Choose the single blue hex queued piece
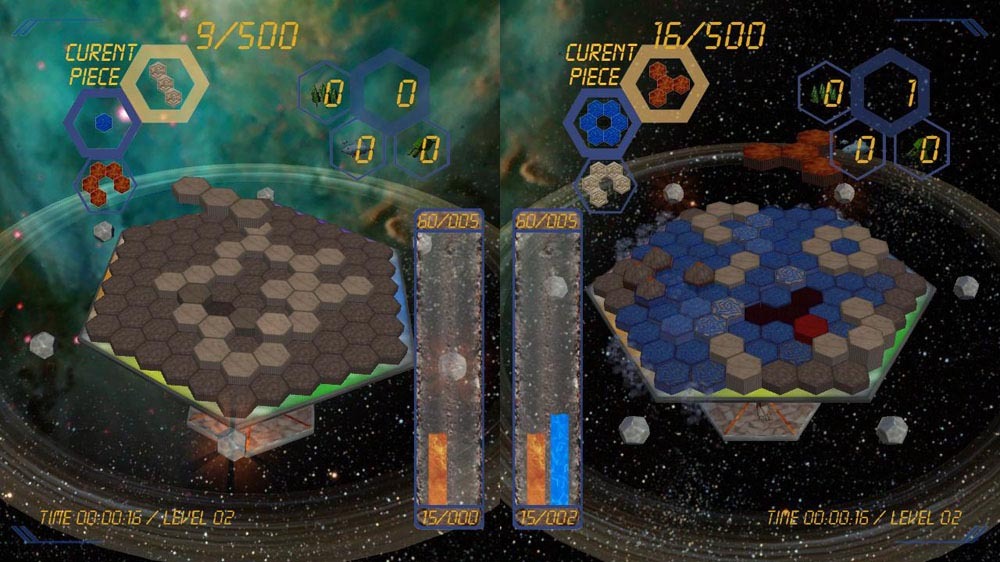Screen dimensions: 1000x562 (x=102, y=122)
